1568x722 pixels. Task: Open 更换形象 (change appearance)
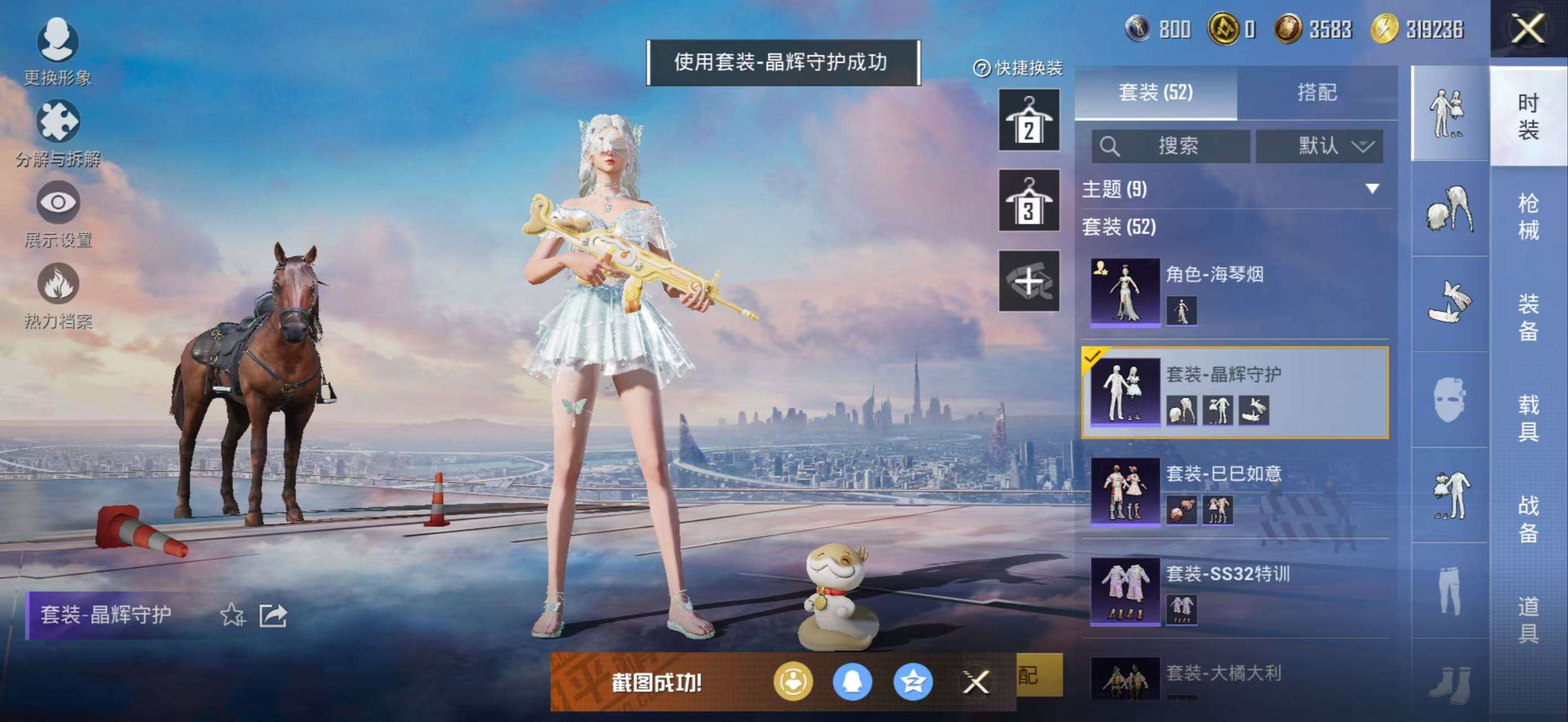[x=58, y=50]
